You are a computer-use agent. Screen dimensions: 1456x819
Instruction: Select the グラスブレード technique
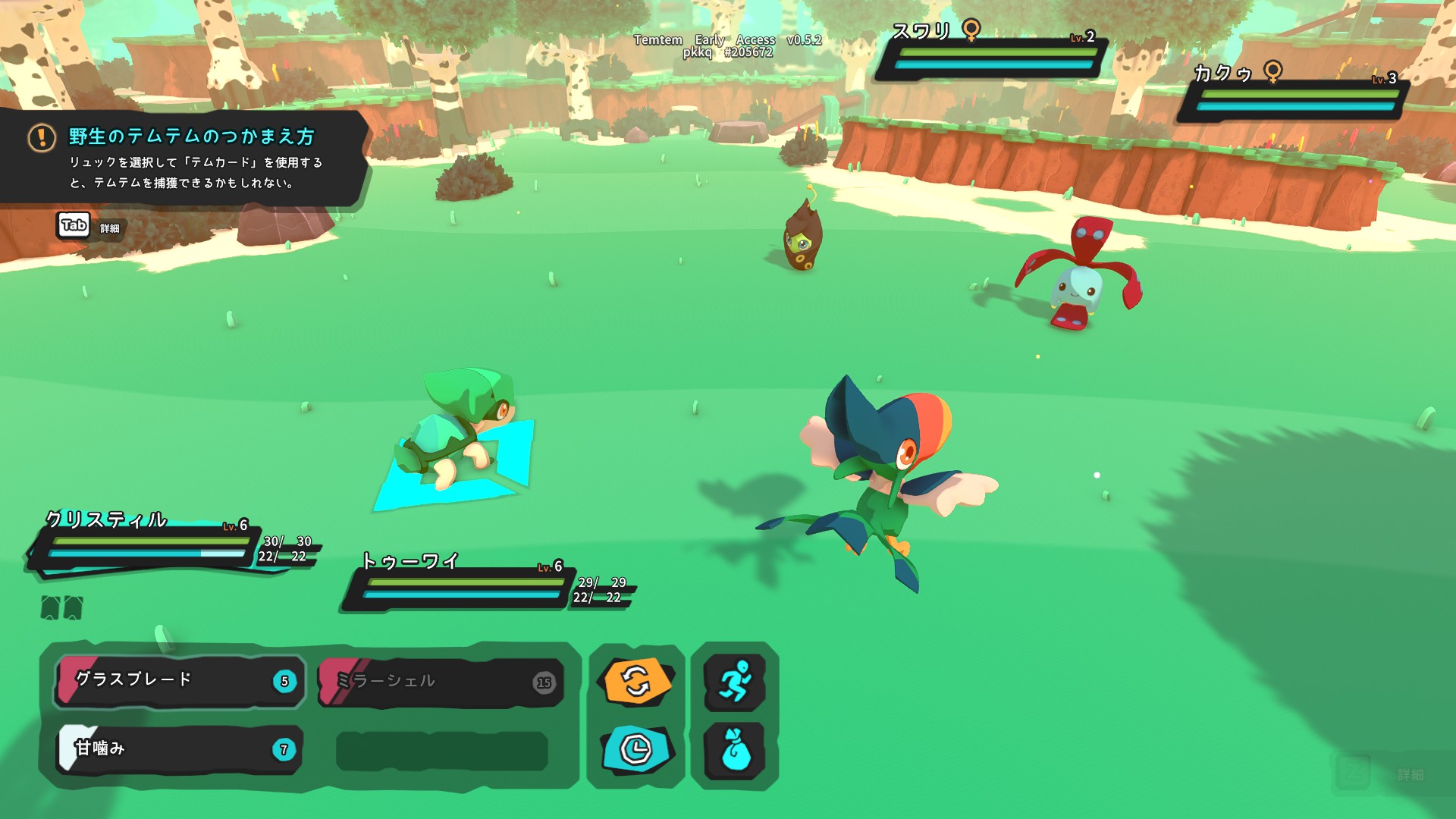coord(179,680)
